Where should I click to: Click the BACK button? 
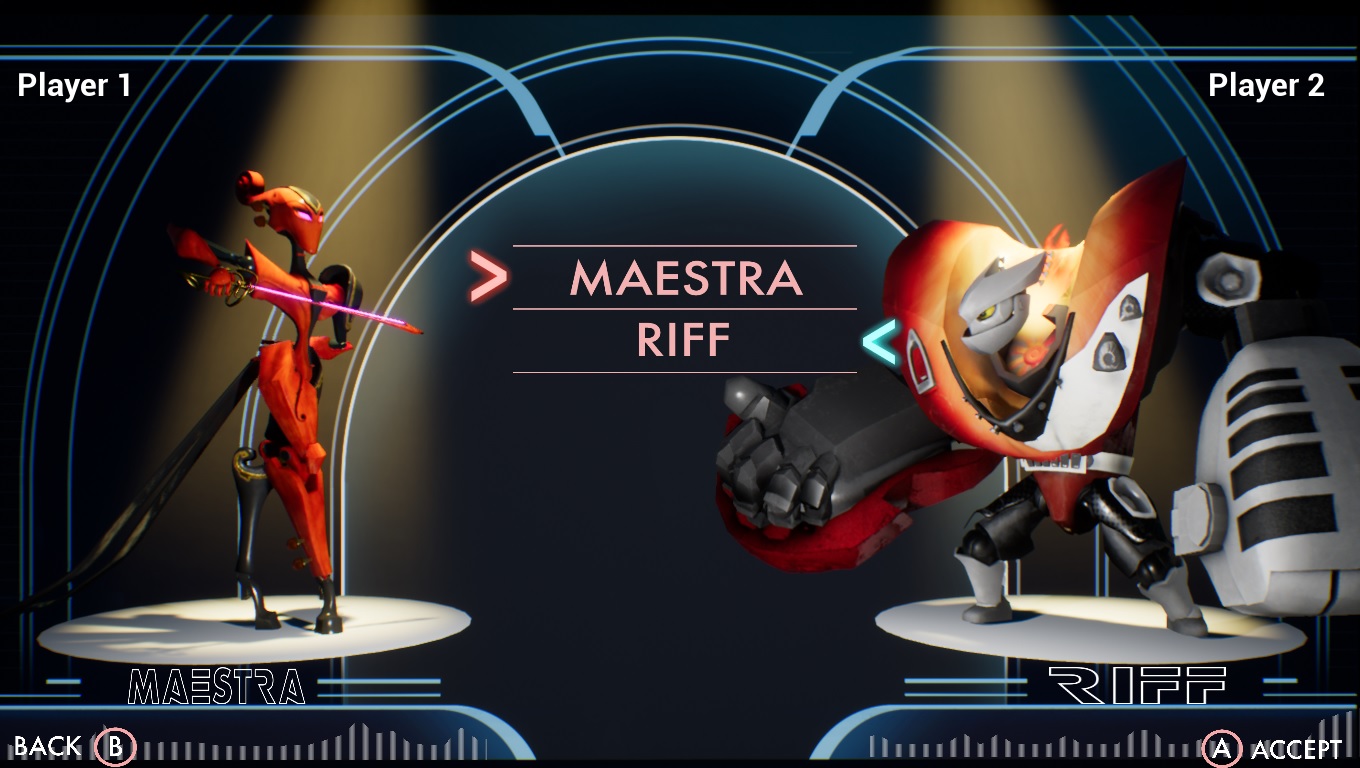tap(47, 747)
